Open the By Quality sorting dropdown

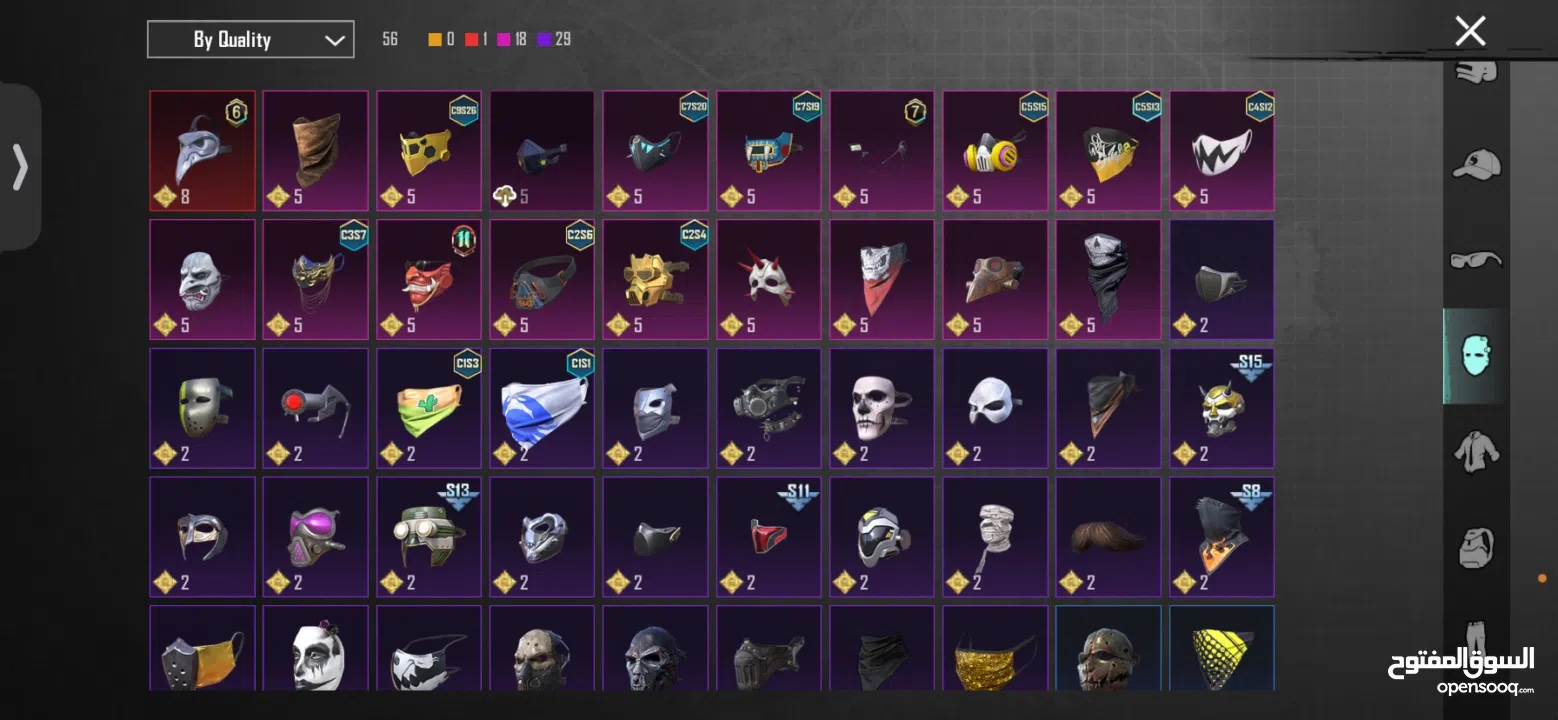(x=250, y=39)
